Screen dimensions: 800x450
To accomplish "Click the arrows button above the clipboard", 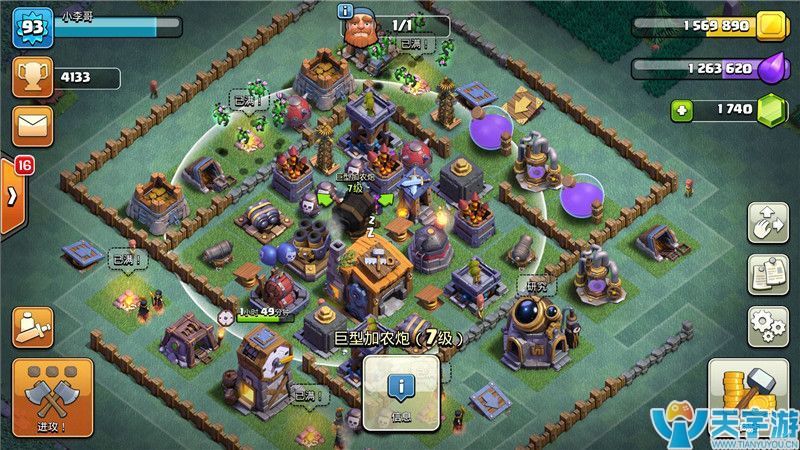I will pyautogui.click(x=767, y=222).
